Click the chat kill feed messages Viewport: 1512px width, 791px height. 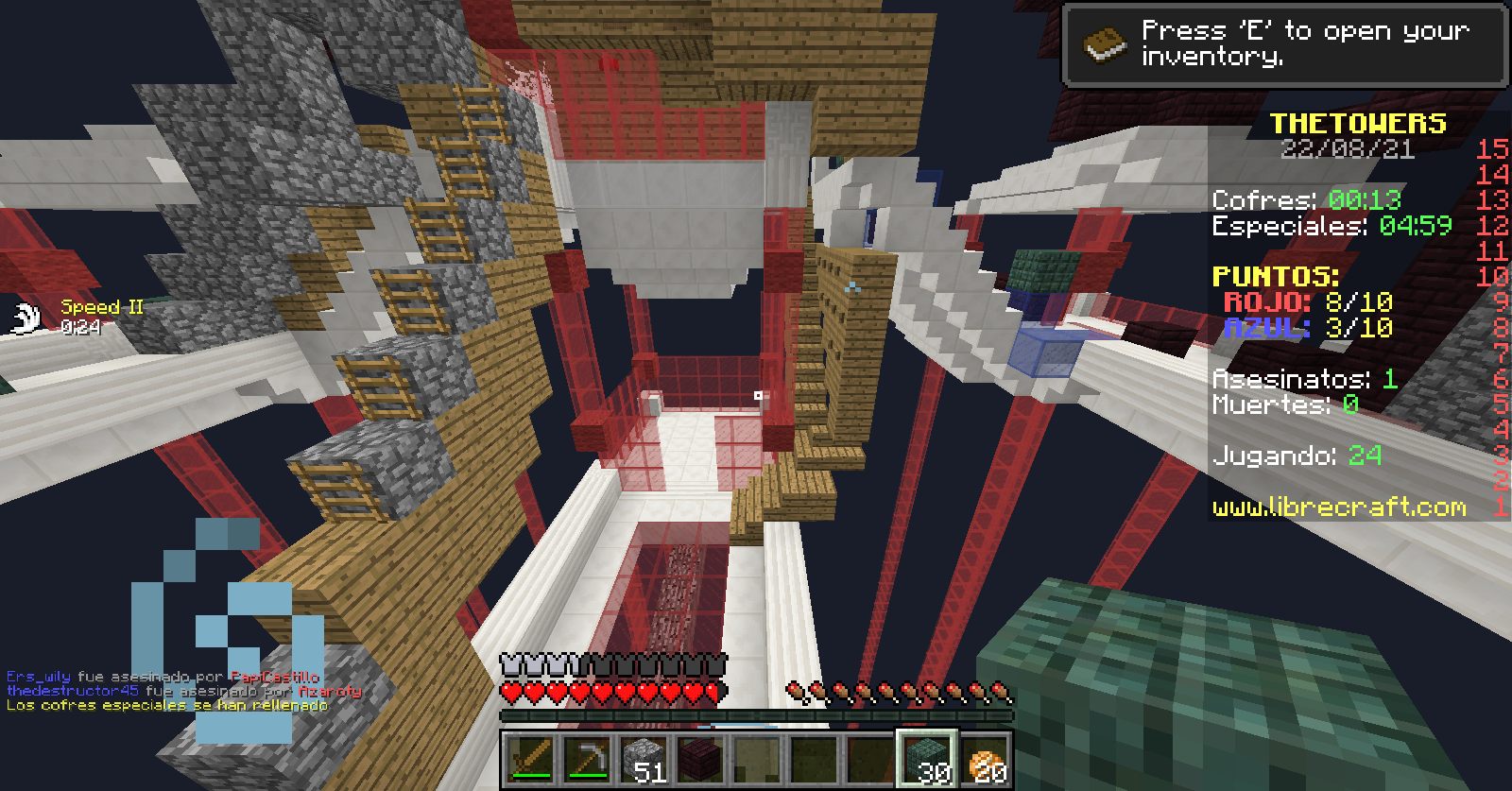[180, 691]
